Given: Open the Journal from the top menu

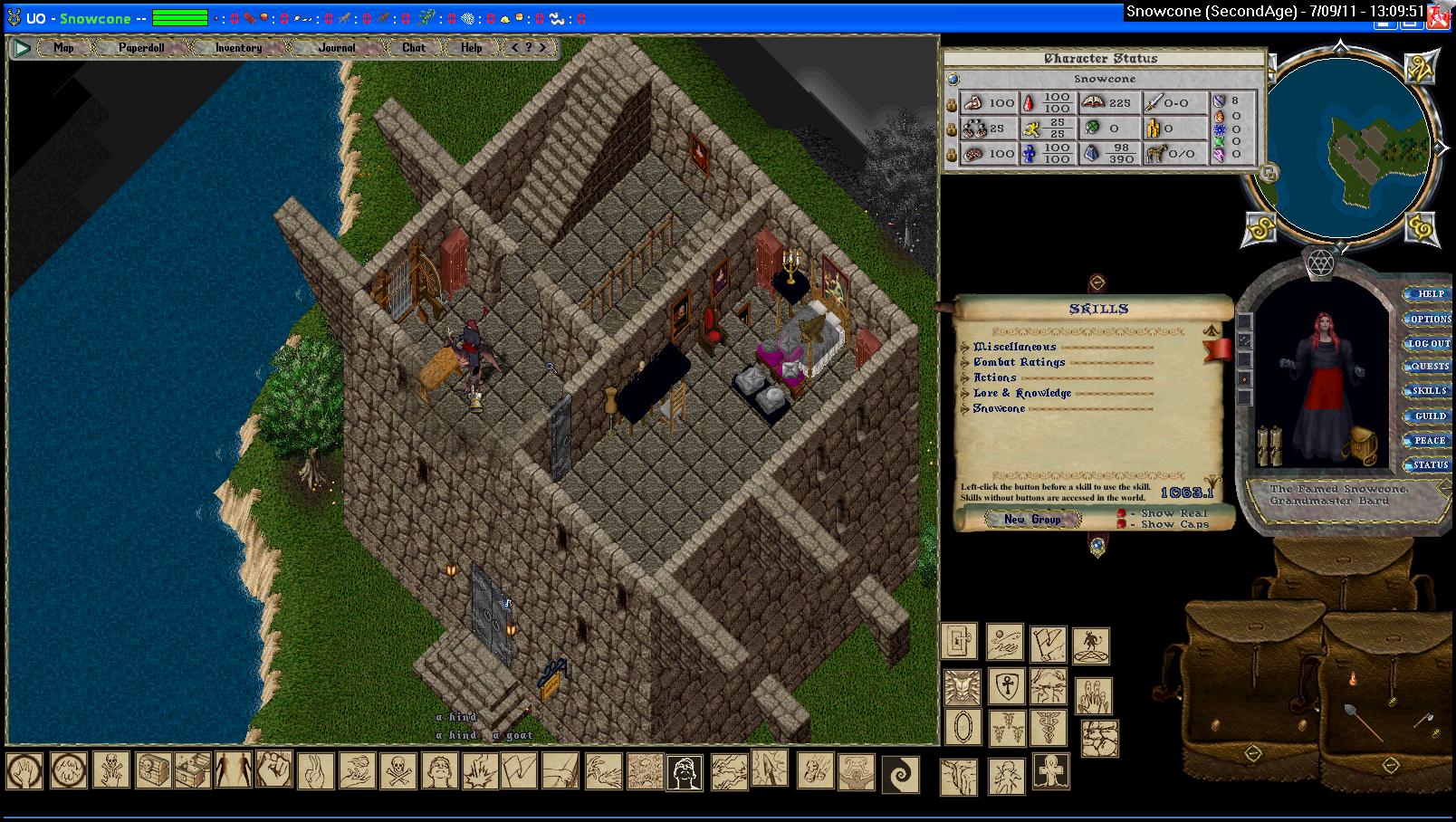Looking at the screenshot, I should click(x=337, y=48).
